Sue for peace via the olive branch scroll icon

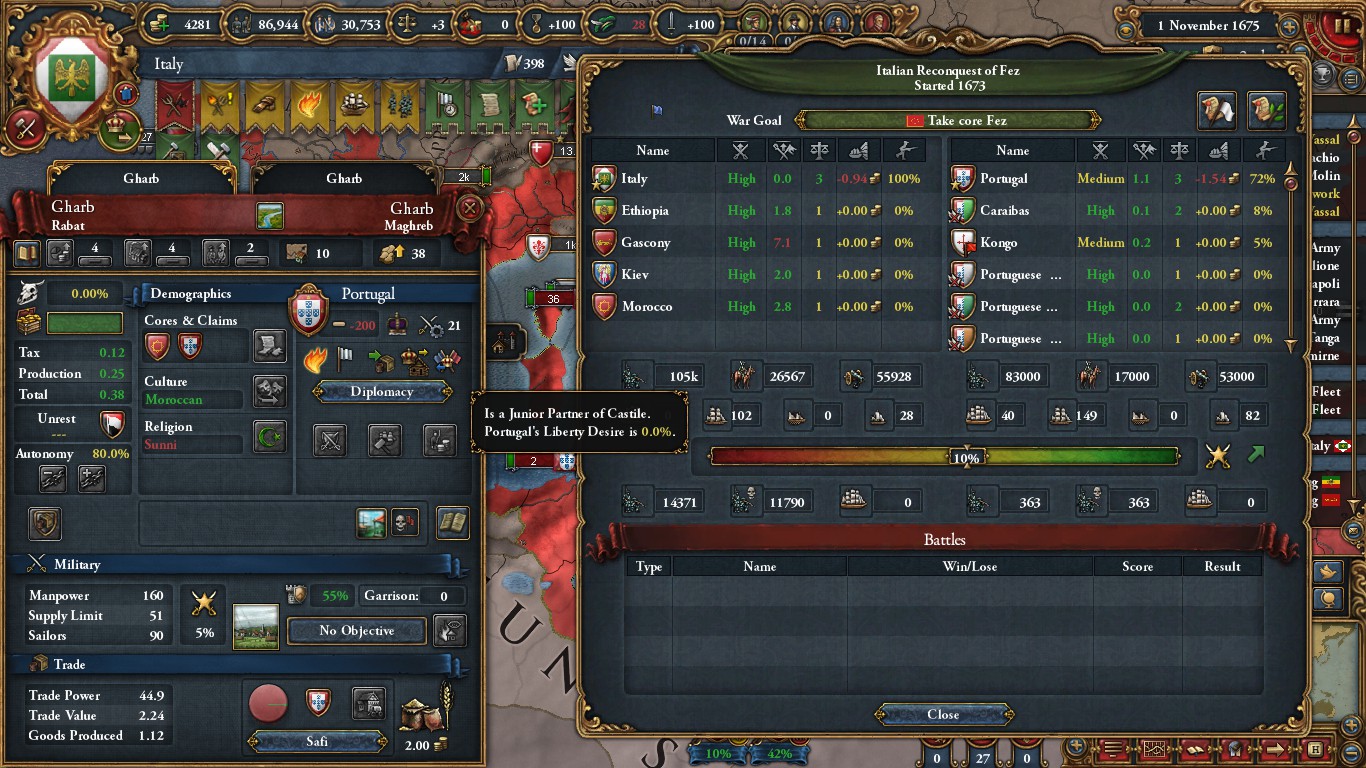[1267, 110]
